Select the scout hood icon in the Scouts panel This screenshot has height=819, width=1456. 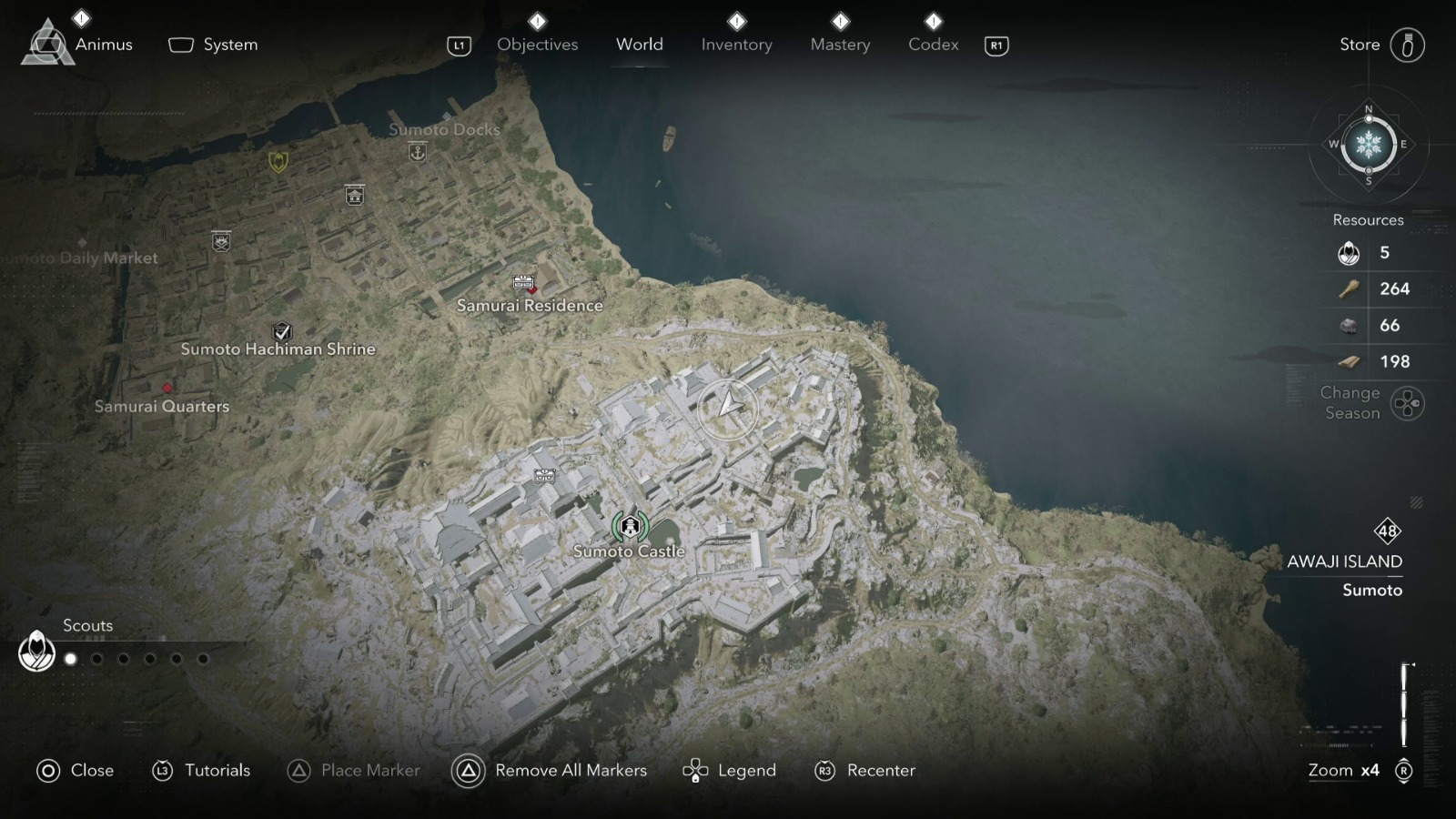click(x=36, y=652)
